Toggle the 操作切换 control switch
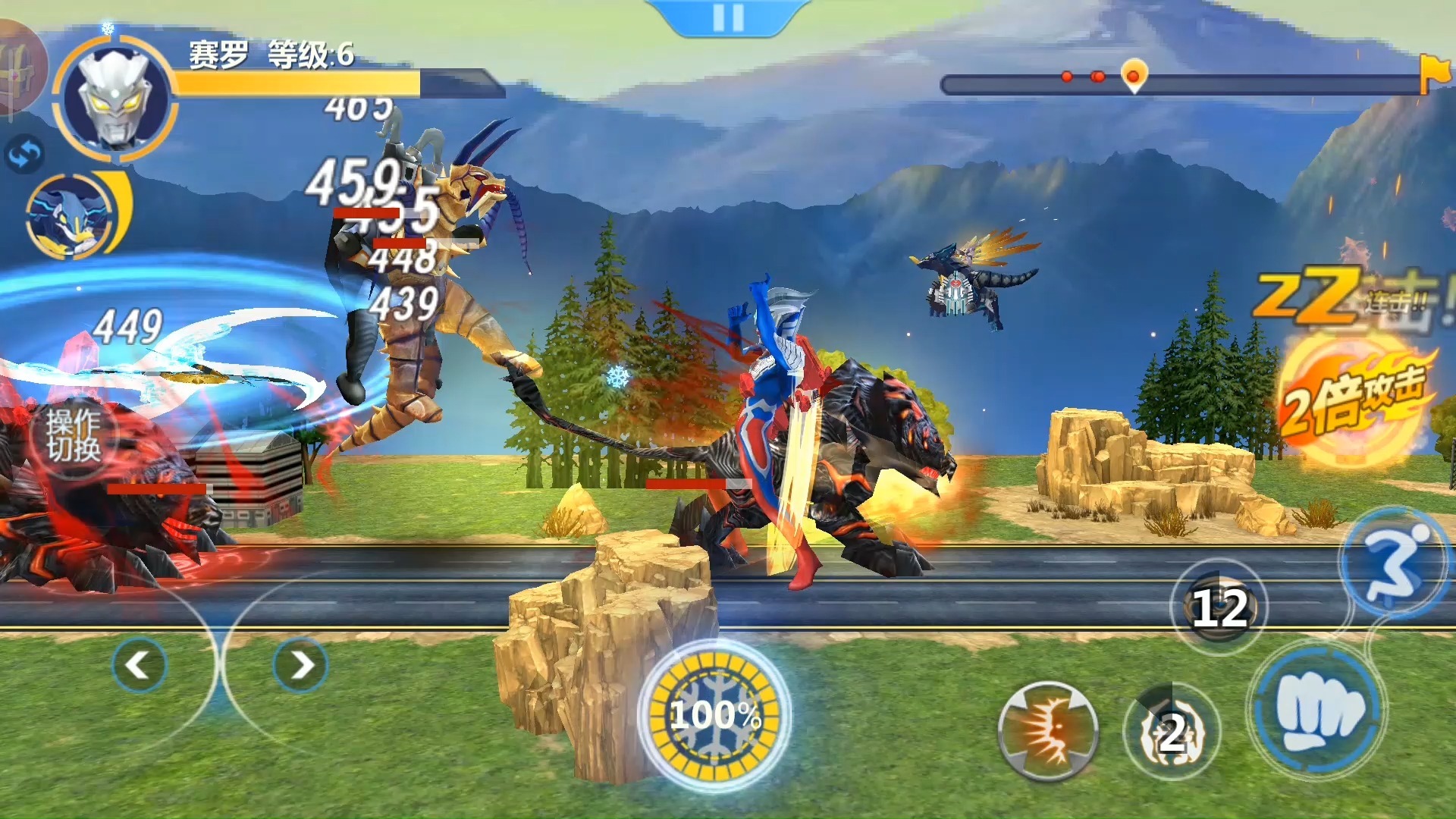The width and height of the screenshot is (1456, 819). (x=74, y=436)
